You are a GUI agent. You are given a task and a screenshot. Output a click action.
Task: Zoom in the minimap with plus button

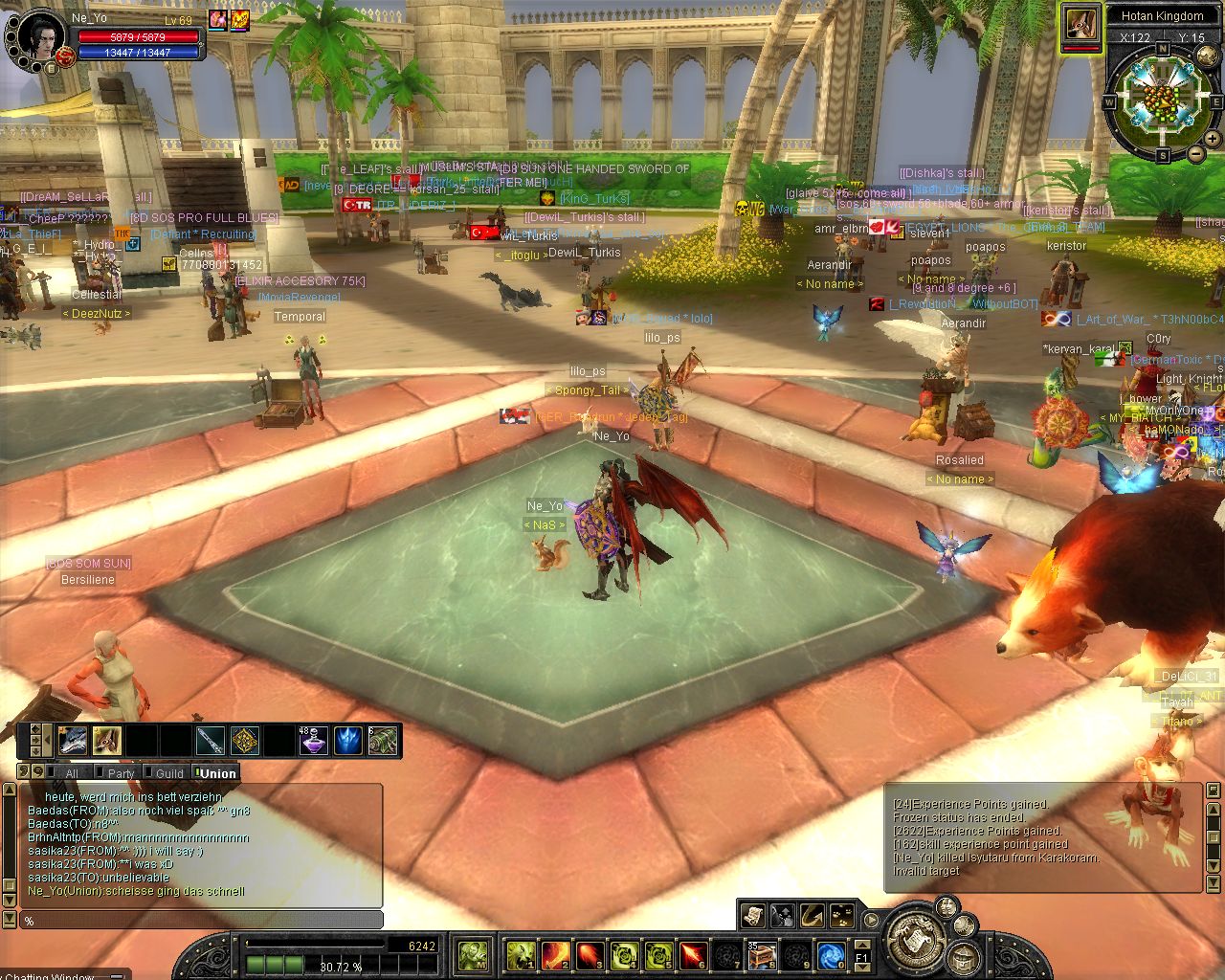(1212, 139)
